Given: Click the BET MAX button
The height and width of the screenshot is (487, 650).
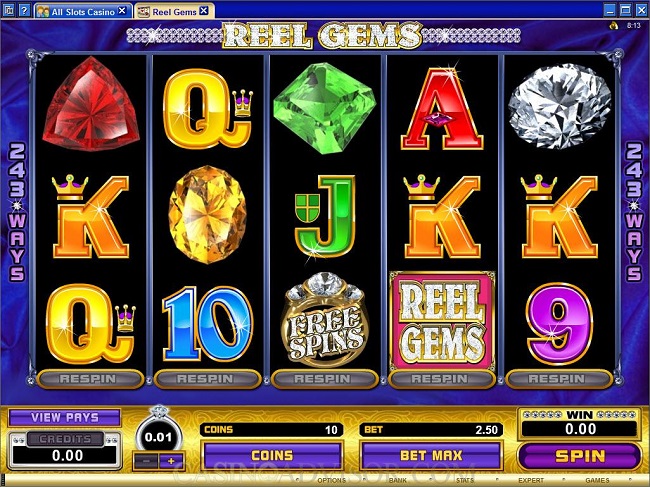Looking at the screenshot, I should 431,455.
